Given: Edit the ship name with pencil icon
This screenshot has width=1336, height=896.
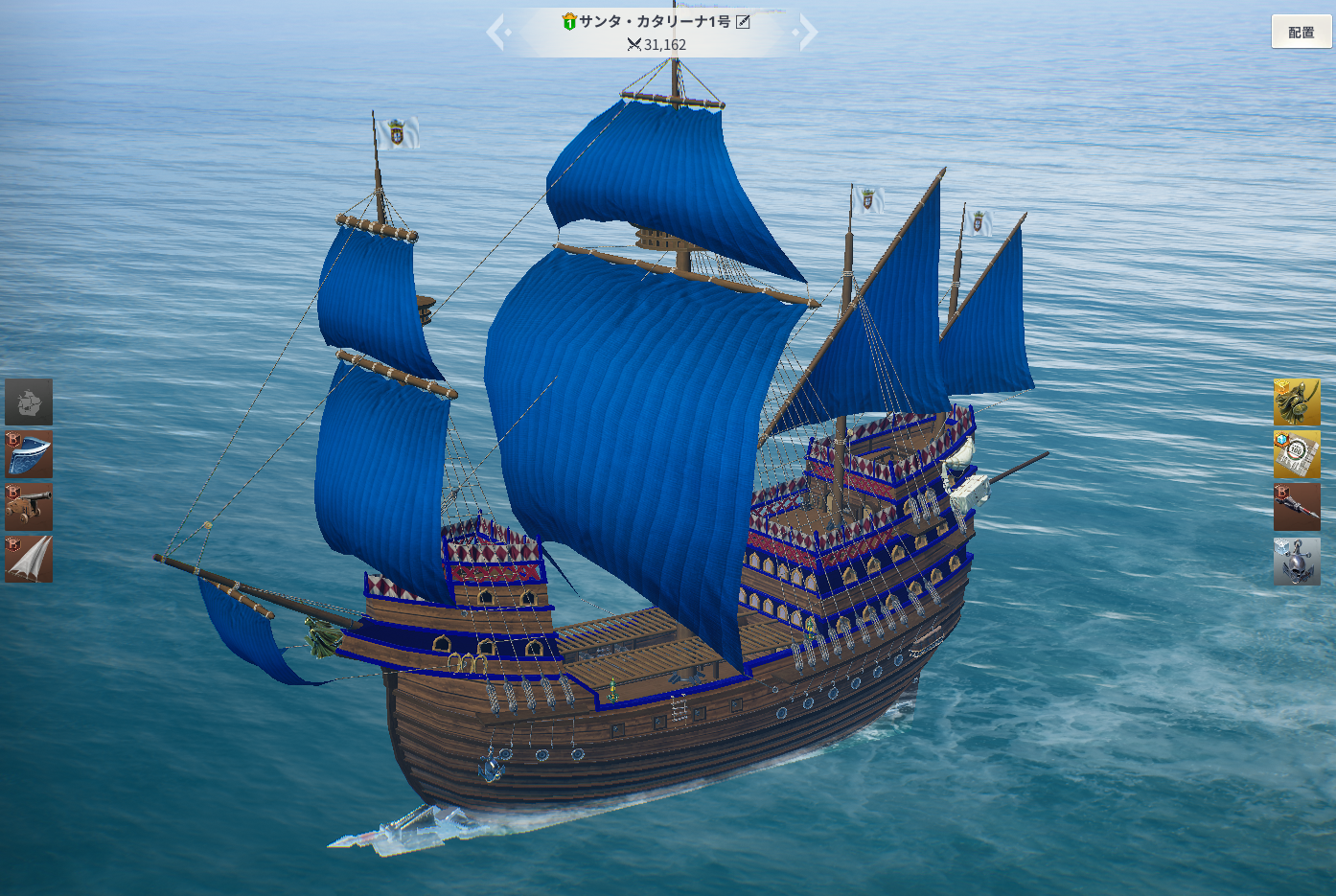Looking at the screenshot, I should pyautogui.click(x=743, y=22).
